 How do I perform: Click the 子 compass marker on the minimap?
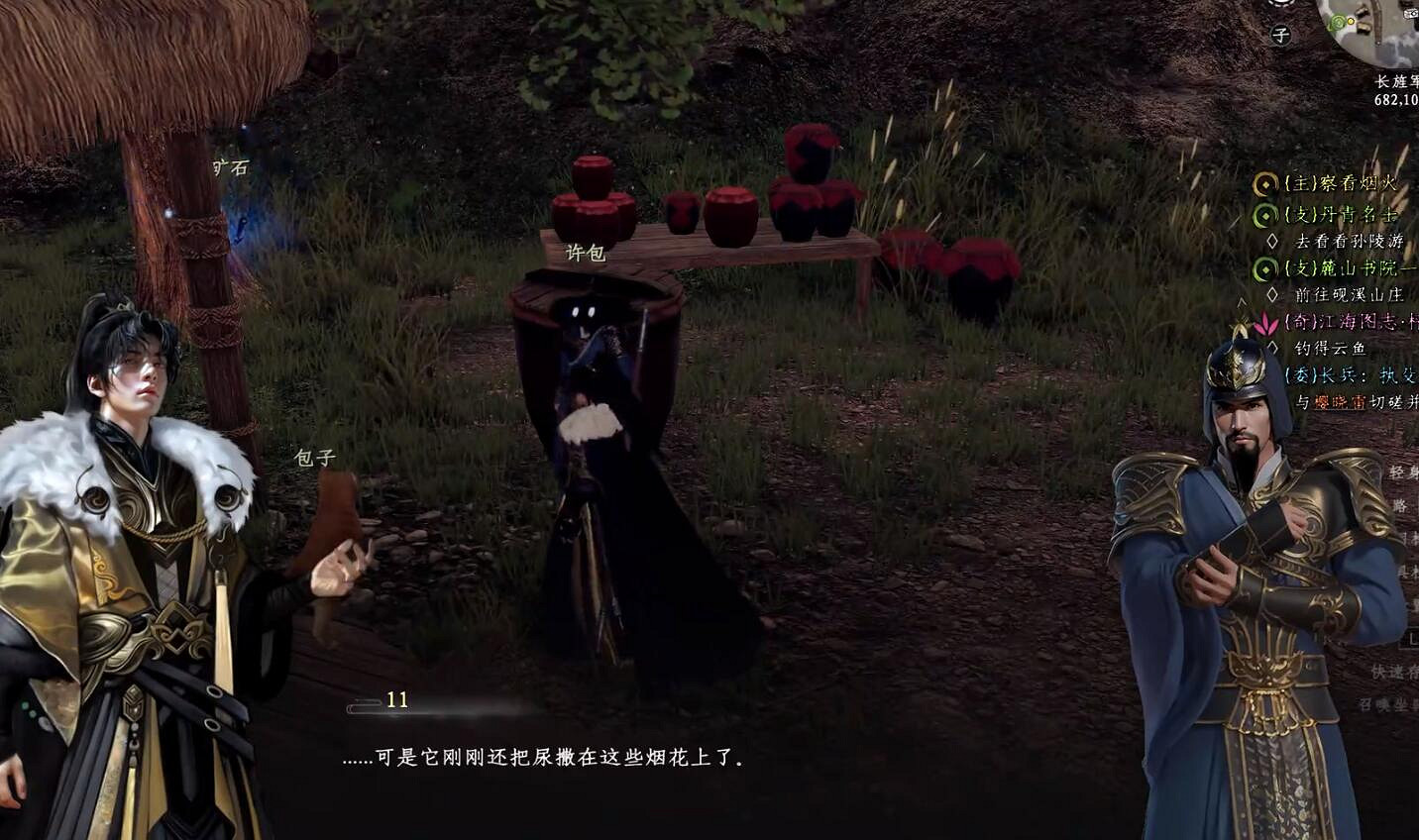click(x=1280, y=33)
